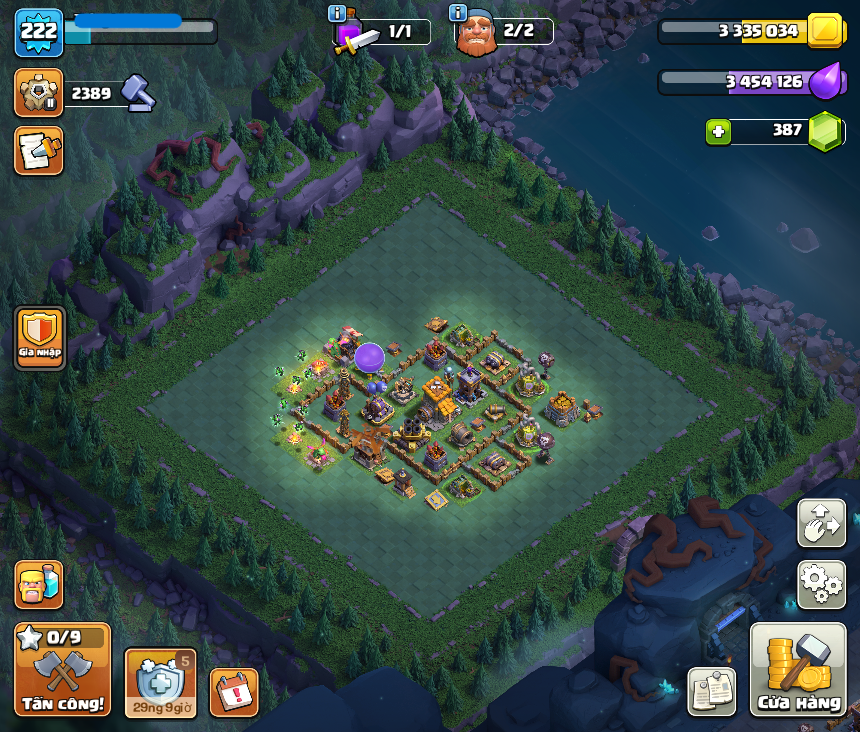Screen dimensions: 860x732
Task: Tap the Tấn công! attack button
Action: (x=62, y=669)
